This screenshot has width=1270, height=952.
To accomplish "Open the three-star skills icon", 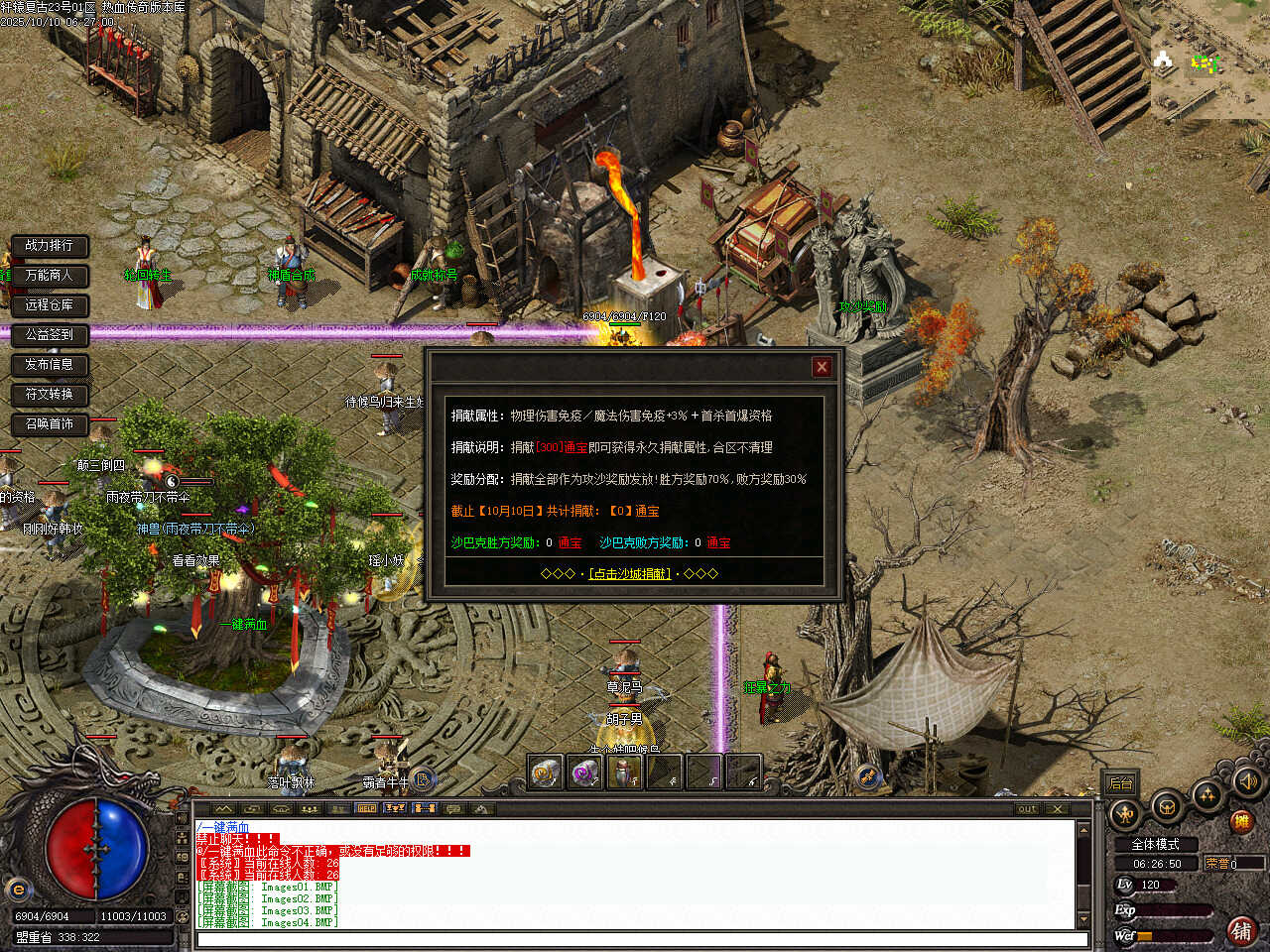I will pos(1207,794).
